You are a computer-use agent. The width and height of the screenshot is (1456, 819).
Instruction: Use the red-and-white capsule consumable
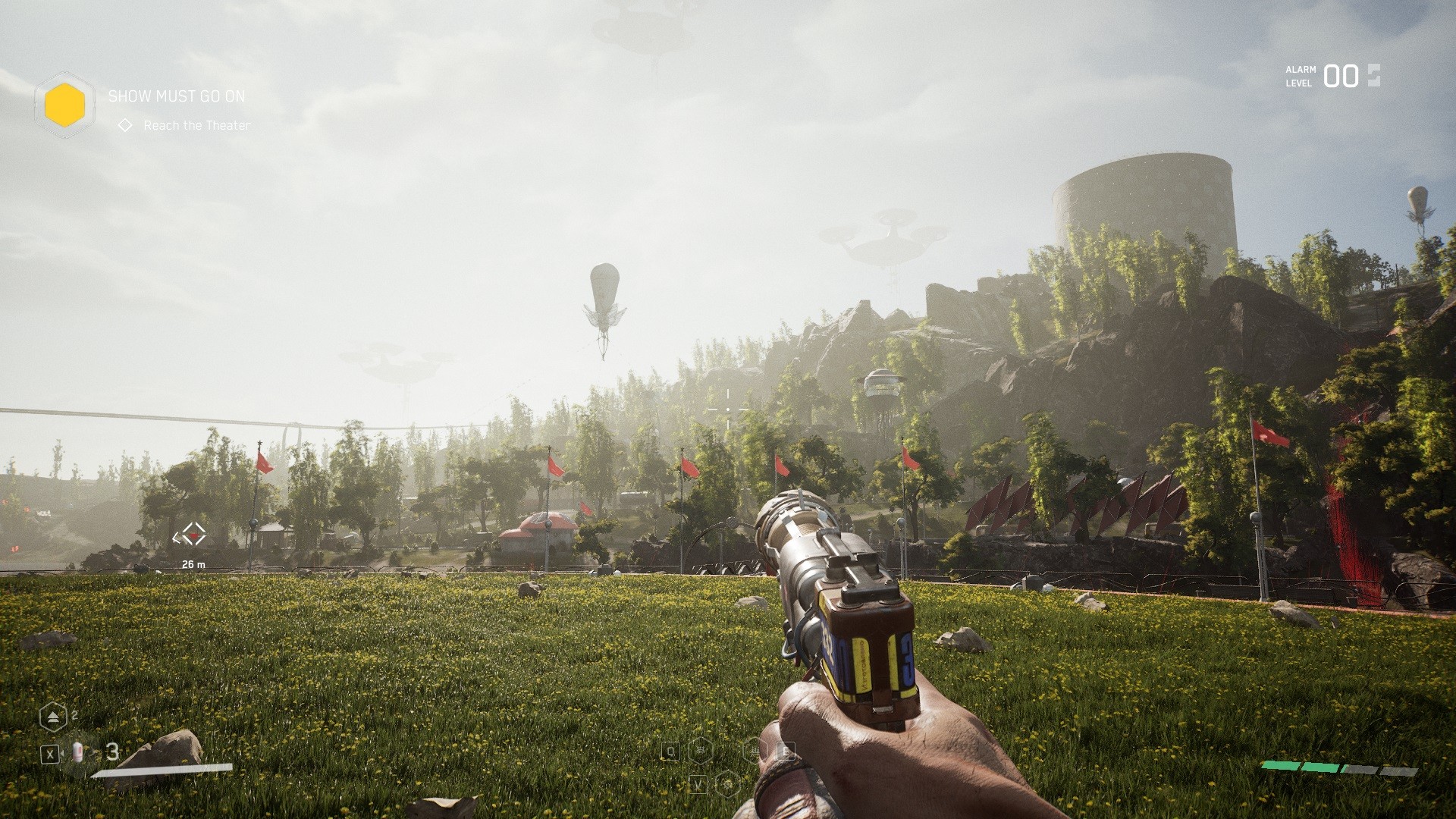click(x=77, y=752)
